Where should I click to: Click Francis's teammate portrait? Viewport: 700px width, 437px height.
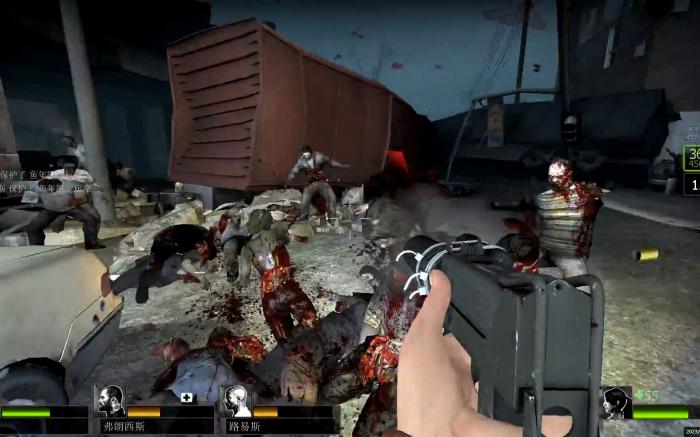(x=110, y=400)
